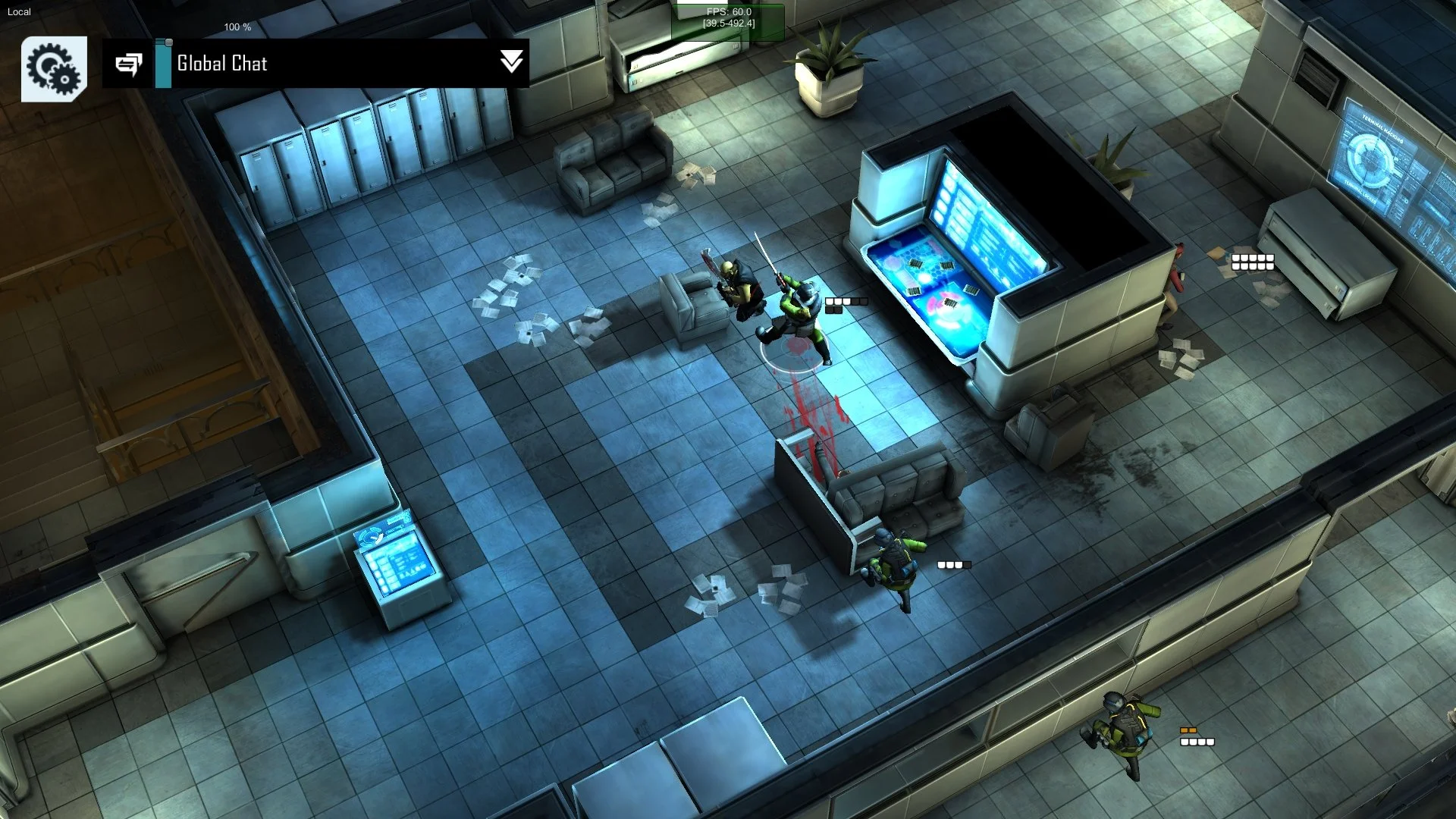Click the ammo pips near the couch soldier
This screenshot has width=1456, height=819.
pyautogui.click(x=952, y=565)
